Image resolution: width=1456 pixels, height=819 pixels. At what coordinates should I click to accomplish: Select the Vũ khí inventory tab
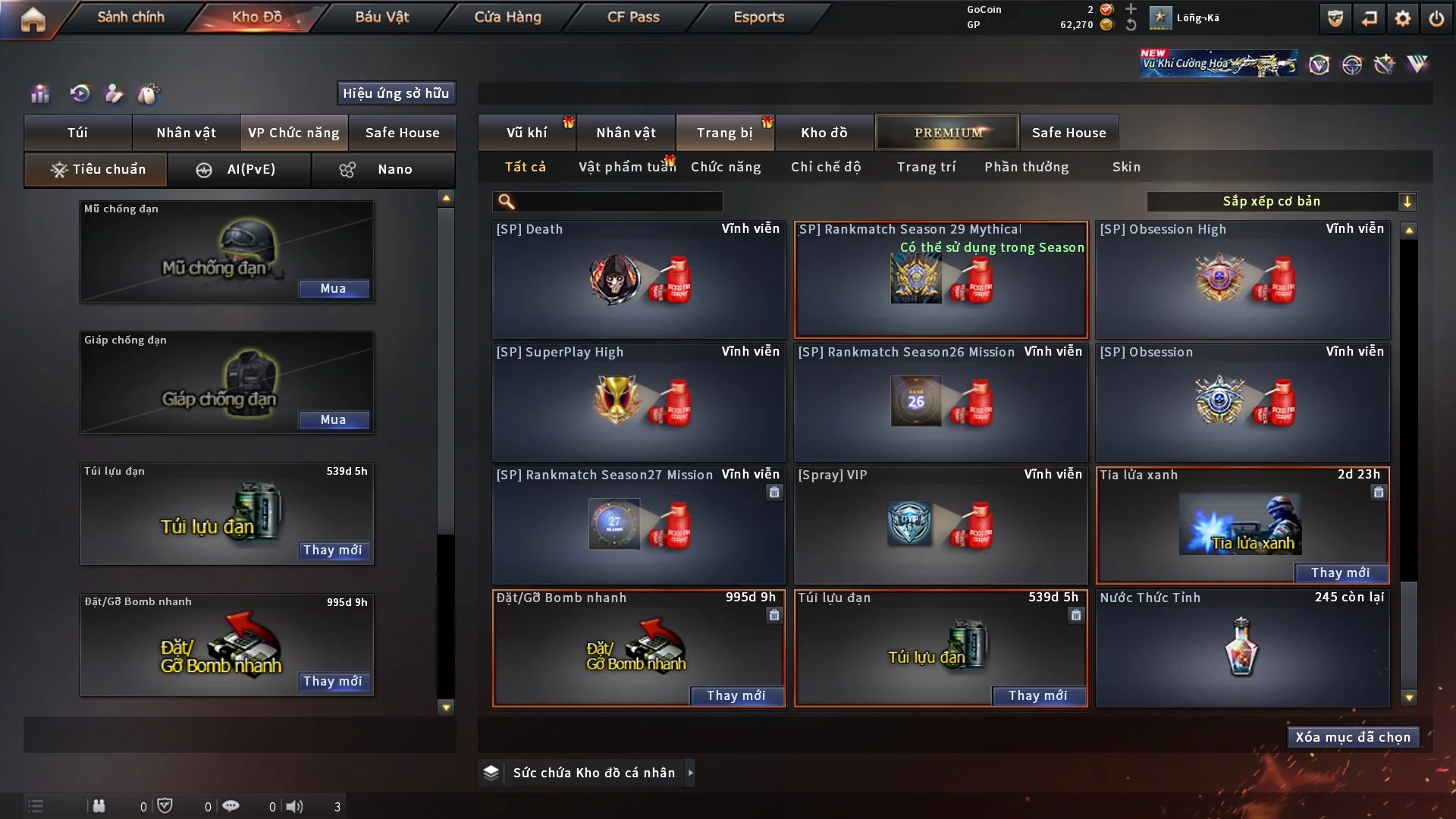[x=527, y=133]
